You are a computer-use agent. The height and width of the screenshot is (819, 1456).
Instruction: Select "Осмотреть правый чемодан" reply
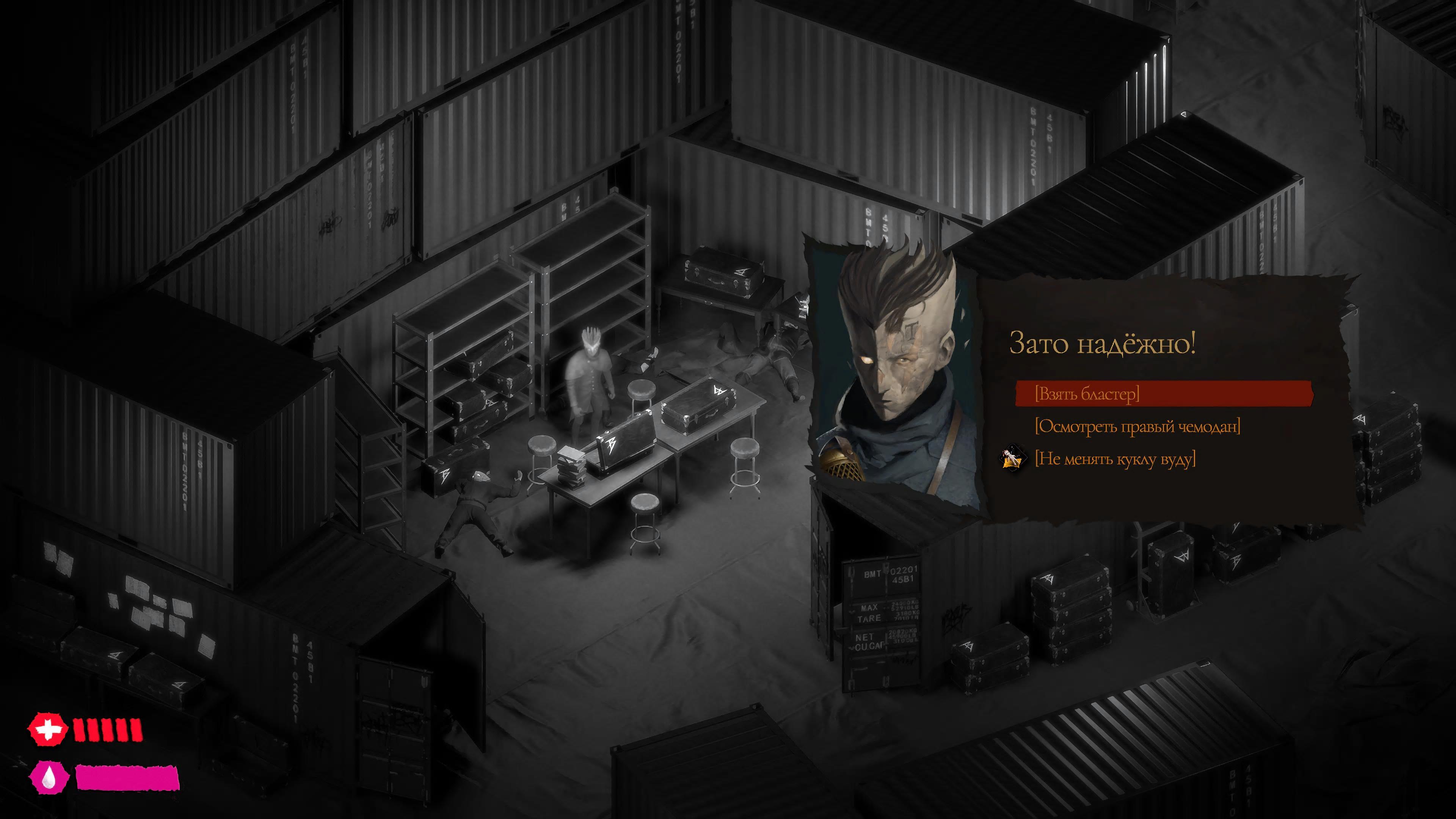point(1137,426)
